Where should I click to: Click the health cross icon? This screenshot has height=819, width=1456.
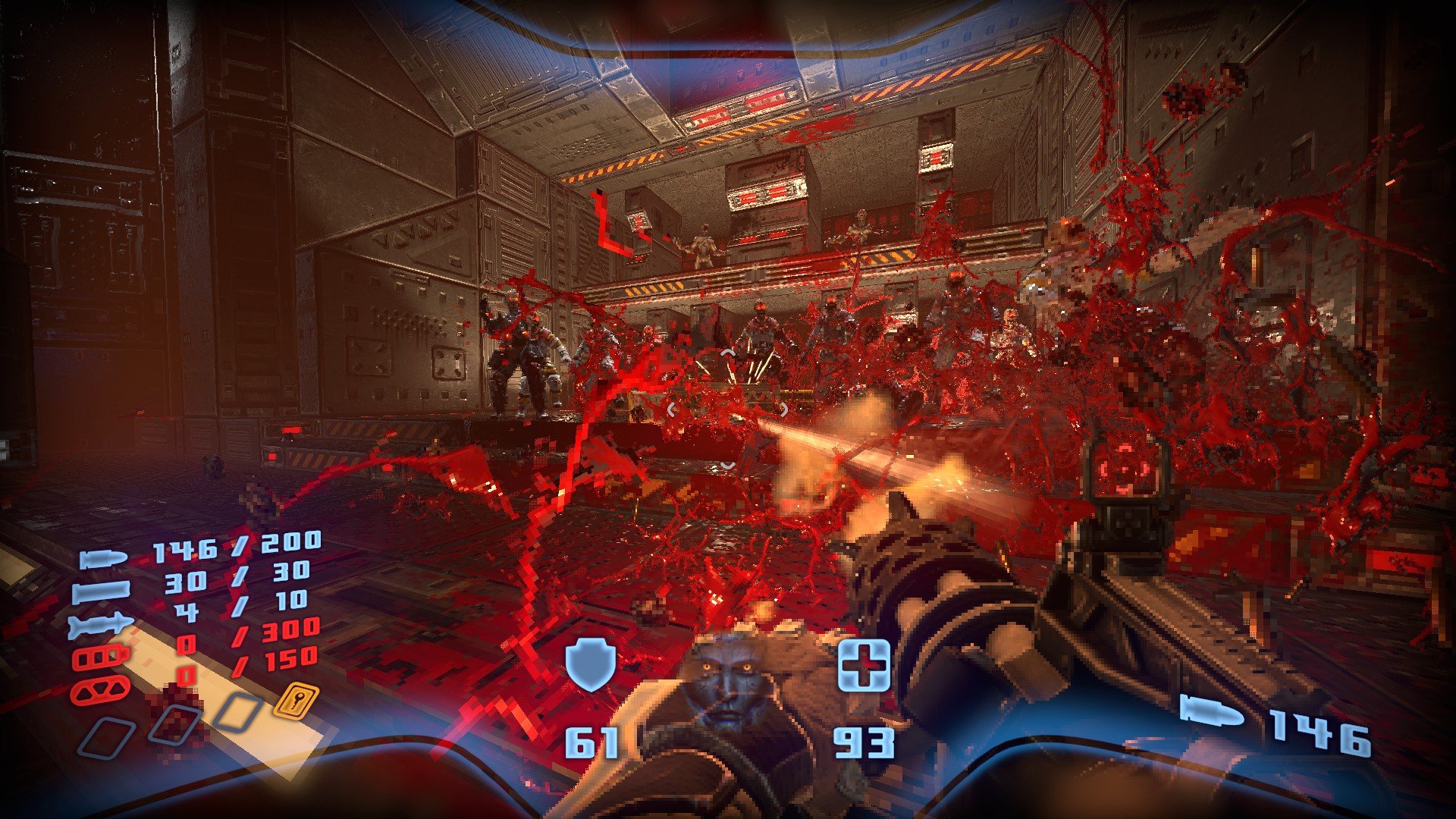[864, 665]
